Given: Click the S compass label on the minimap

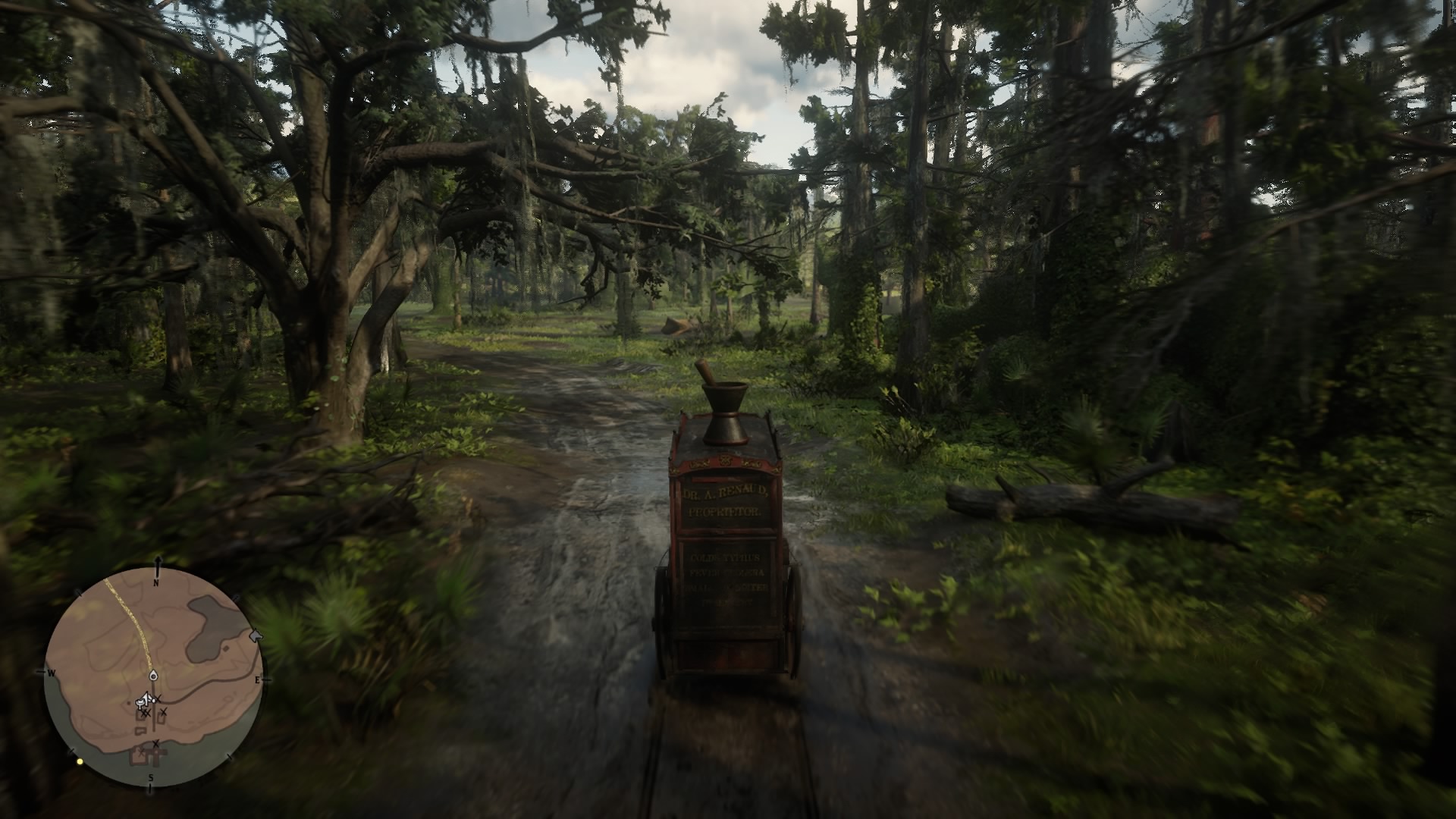Looking at the screenshot, I should tap(151, 777).
